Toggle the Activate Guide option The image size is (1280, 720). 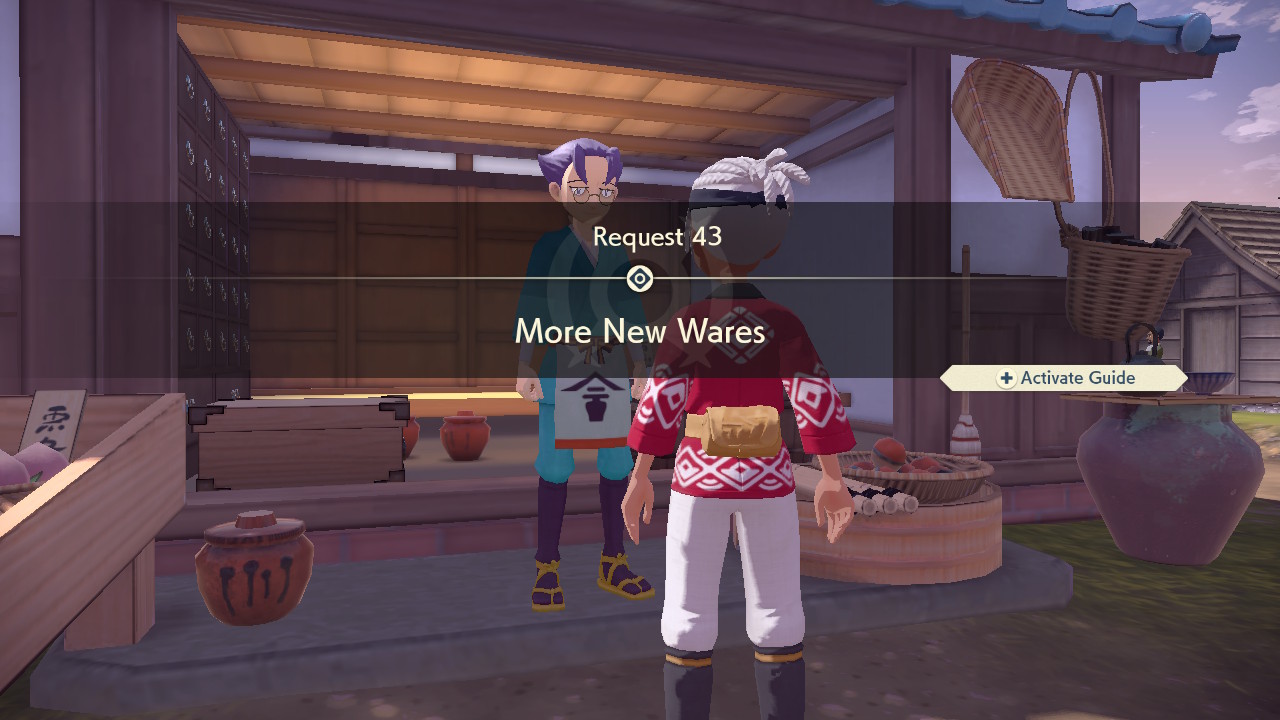pyautogui.click(x=1063, y=378)
